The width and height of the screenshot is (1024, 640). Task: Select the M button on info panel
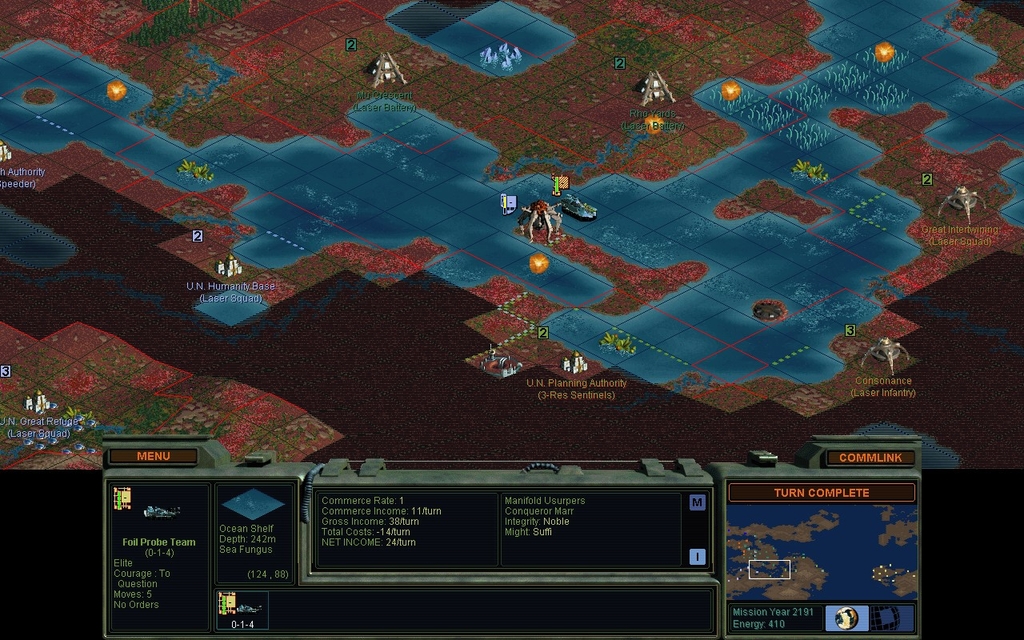[x=697, y=502]
